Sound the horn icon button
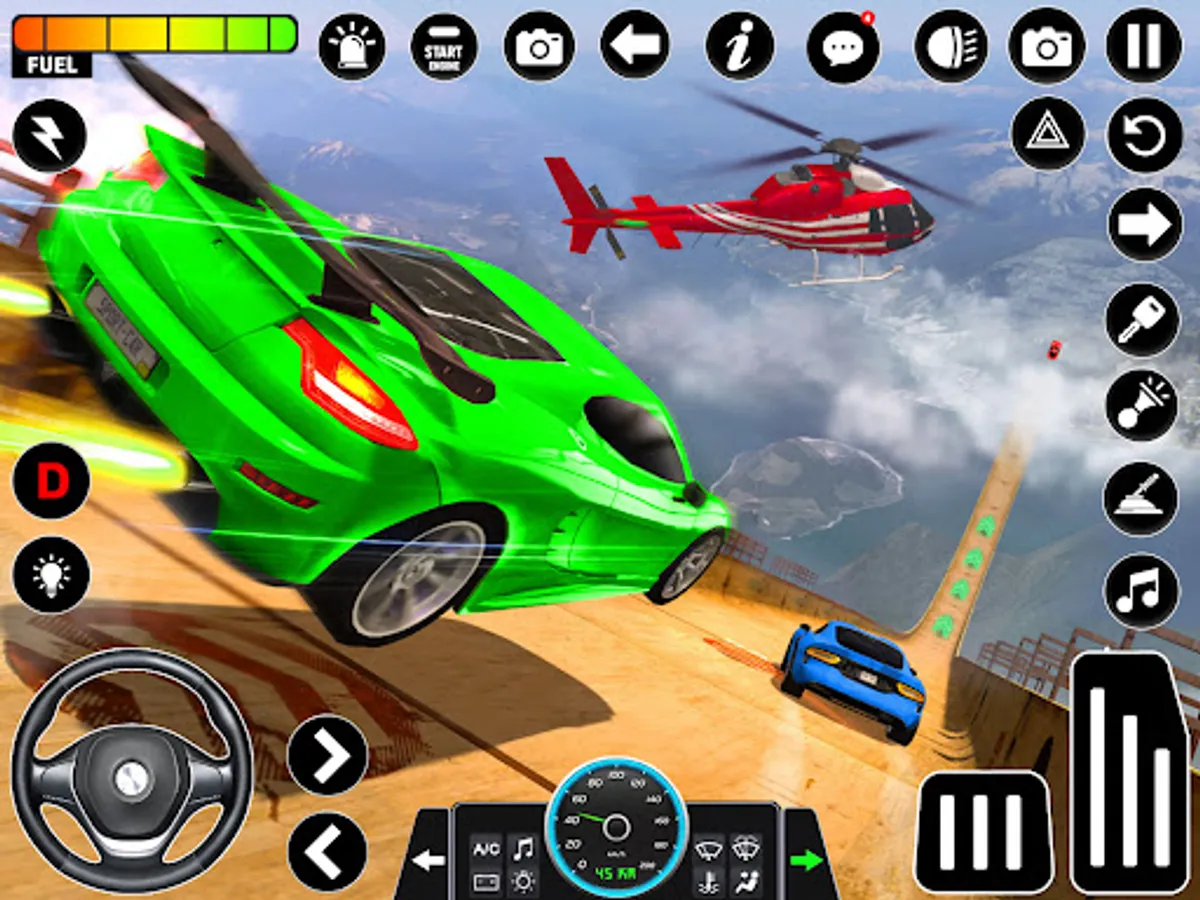The width and height of the screenshot is (1200, 900). (x=1142, y=405)
